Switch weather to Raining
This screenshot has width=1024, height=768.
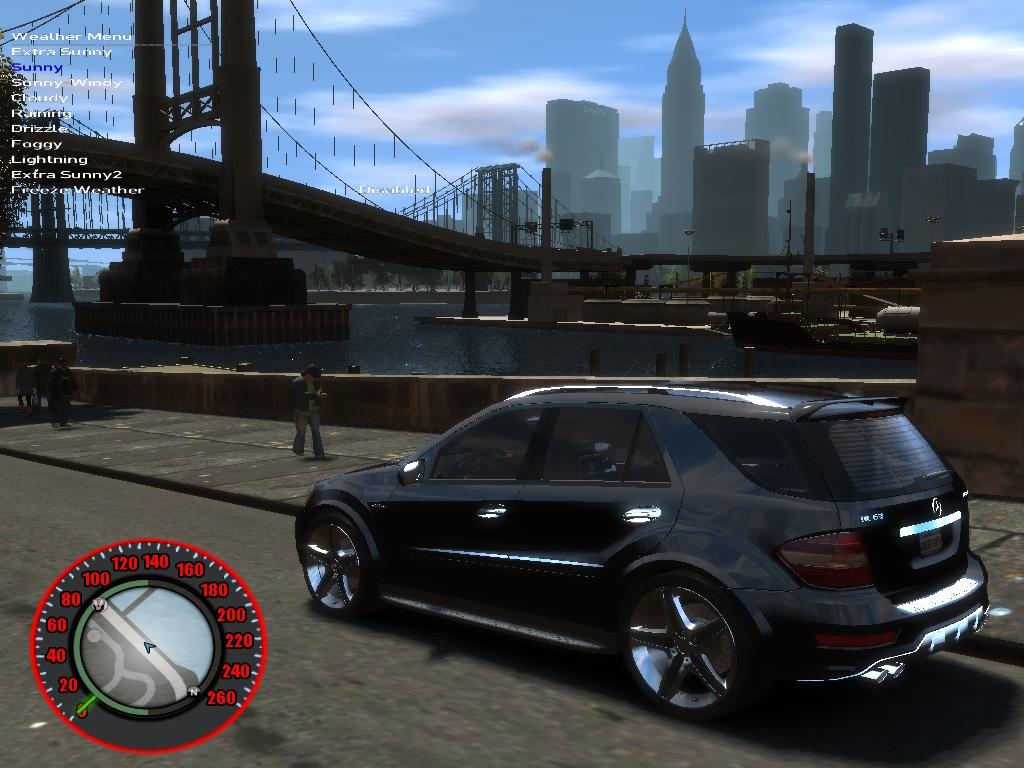tap(40, 113)
